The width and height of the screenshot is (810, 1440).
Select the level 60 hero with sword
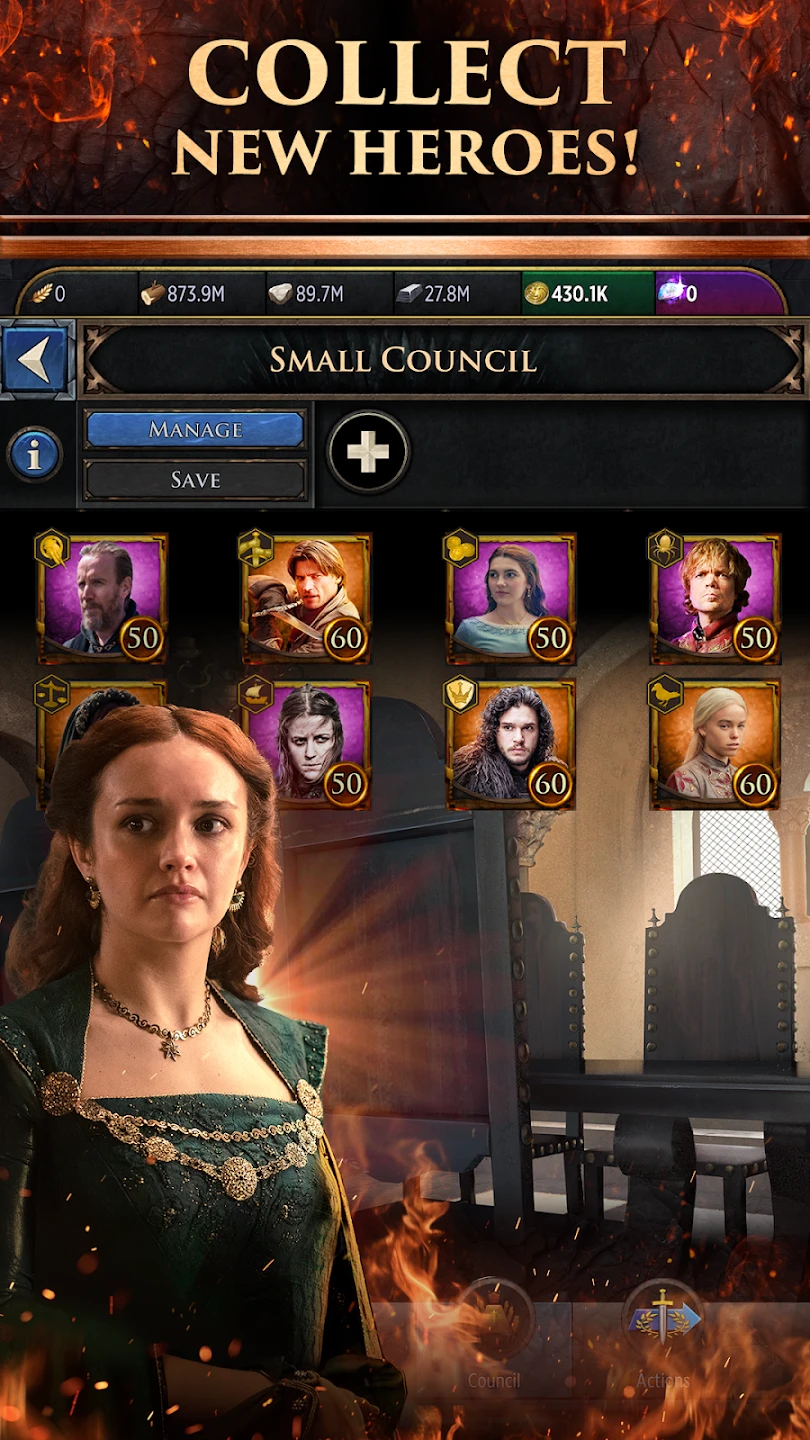click(307, 598)
